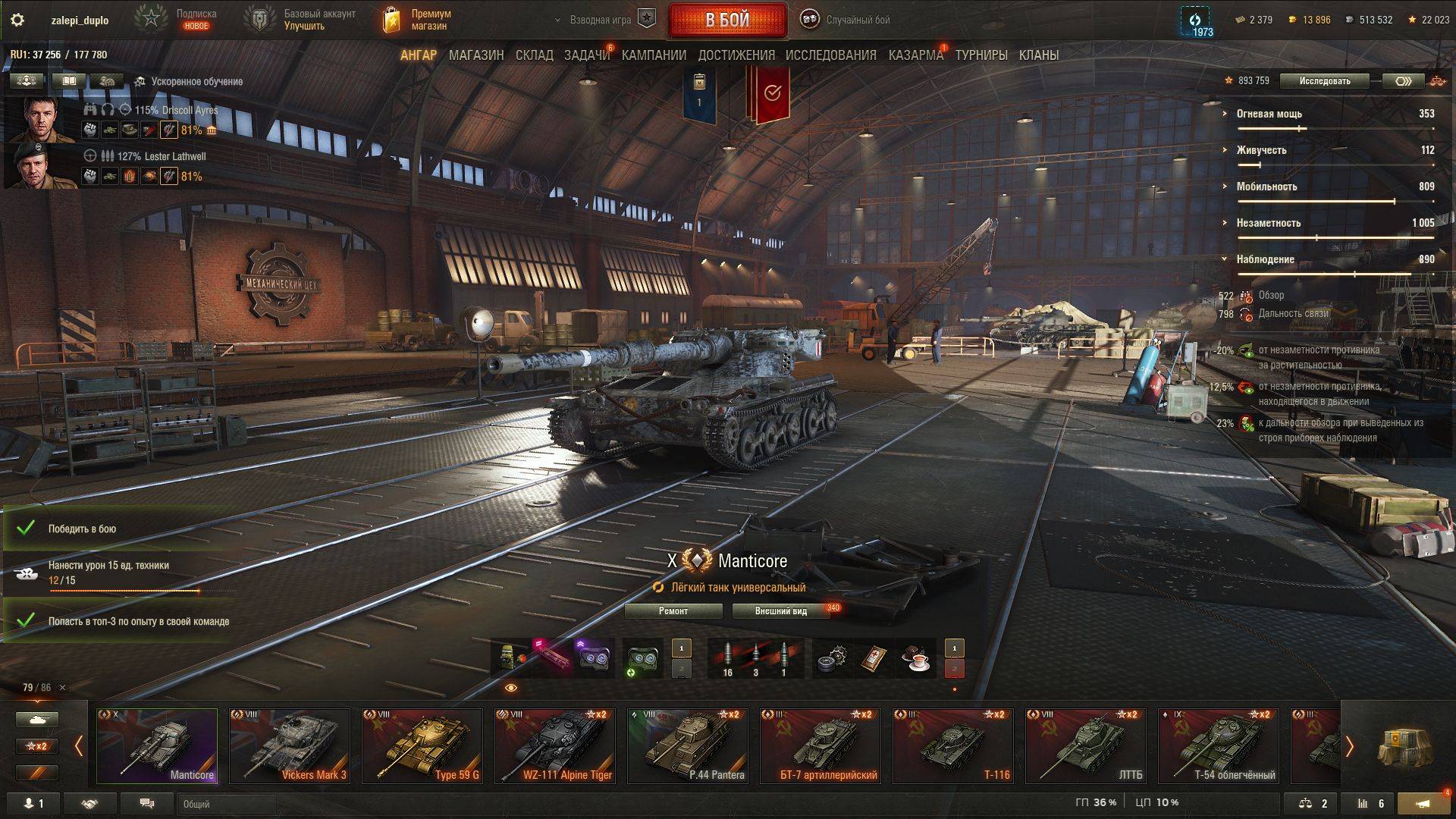Choose the Type 59 G tank card
This screenshot has height=819, width=1456.
coord(422,745)
